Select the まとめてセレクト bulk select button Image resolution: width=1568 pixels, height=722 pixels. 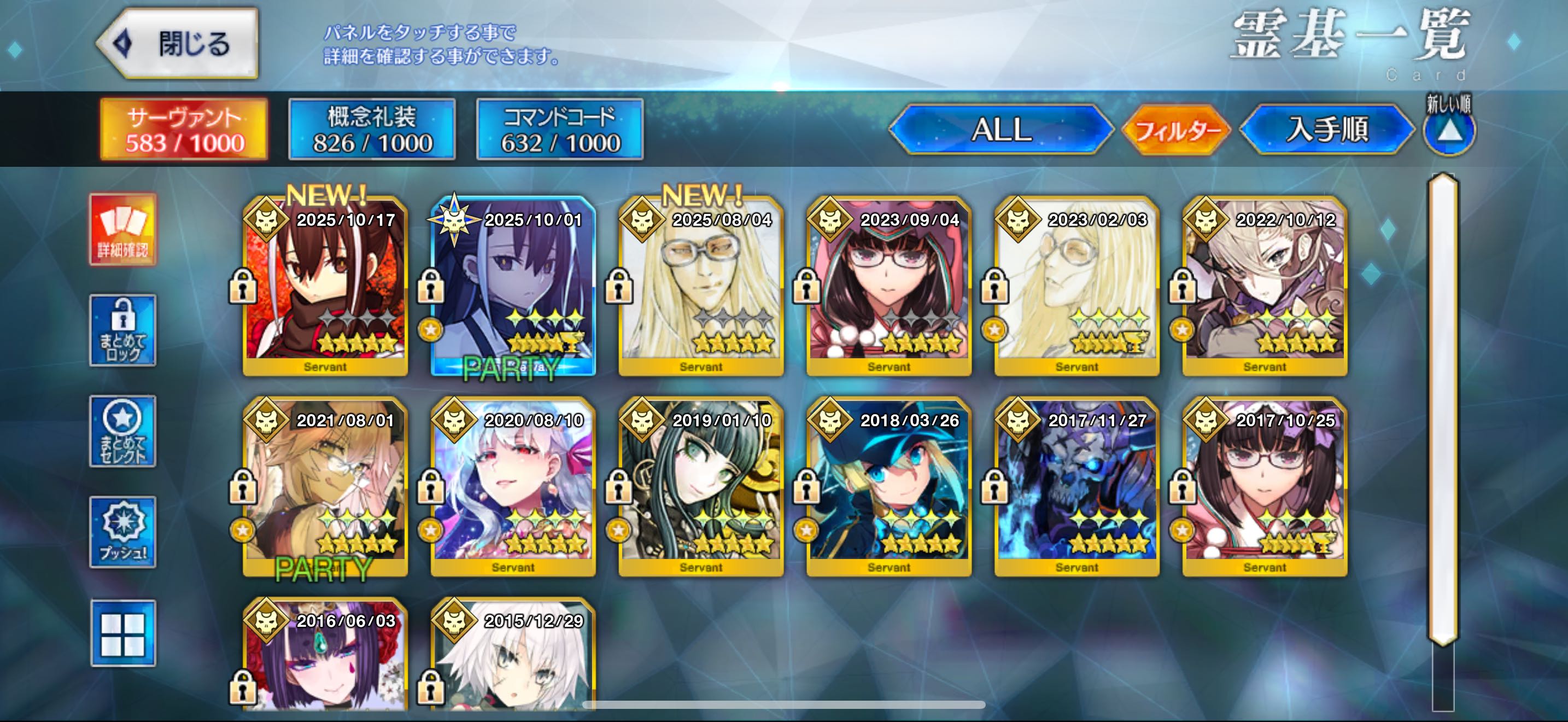pyautogui.click(x=123, y=432)
